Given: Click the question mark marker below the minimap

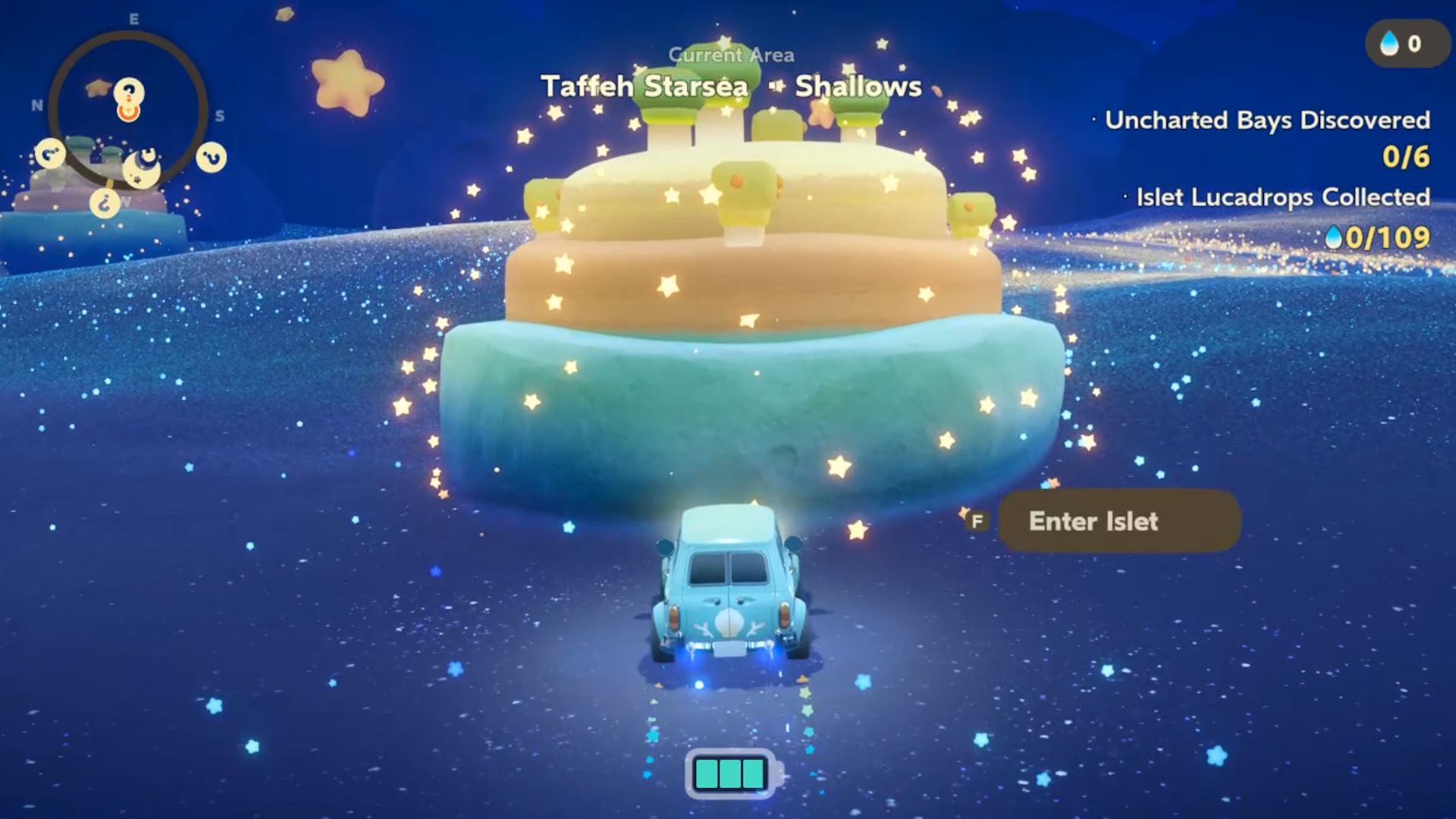Looking at the screenshot, I should 105,203.
